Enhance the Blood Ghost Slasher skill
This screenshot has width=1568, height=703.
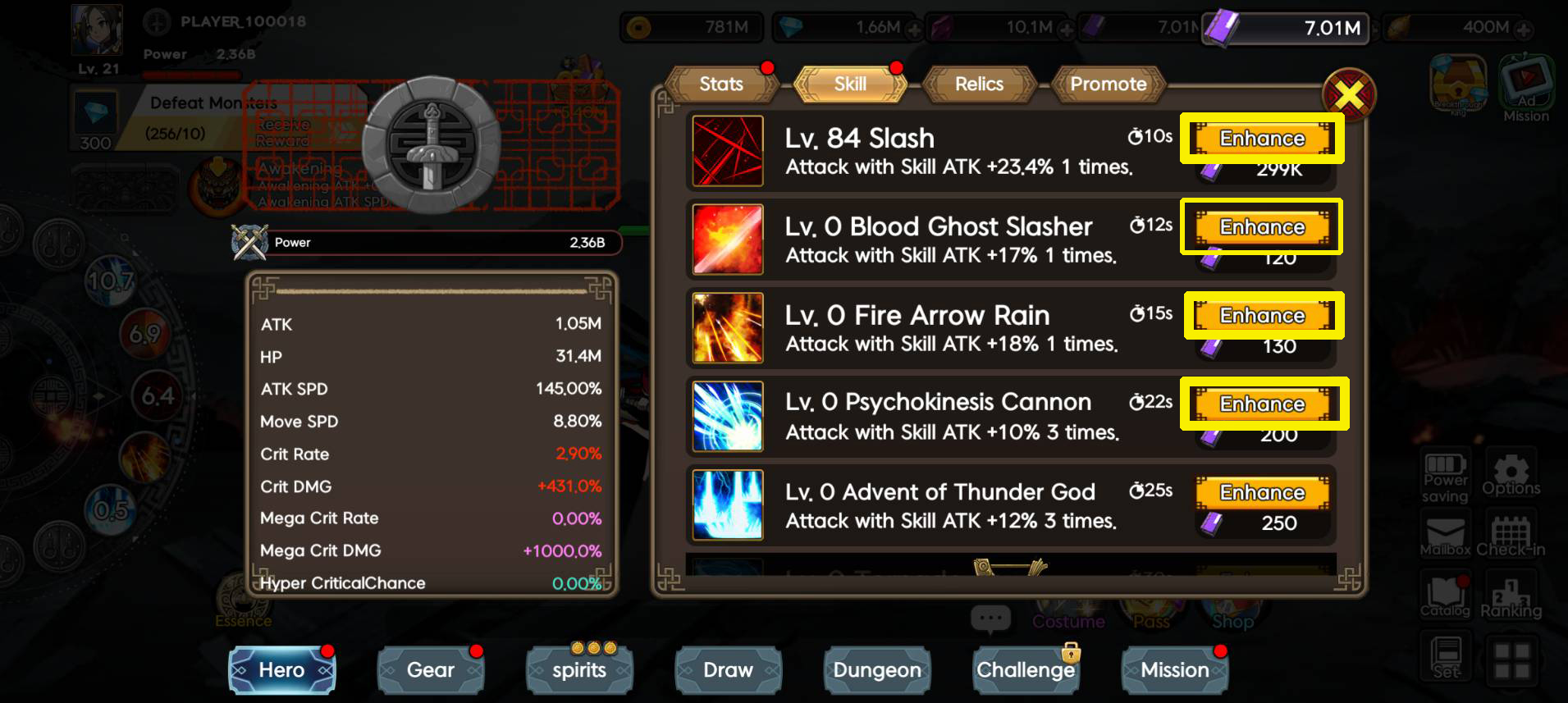click(x=1261, y=227)
